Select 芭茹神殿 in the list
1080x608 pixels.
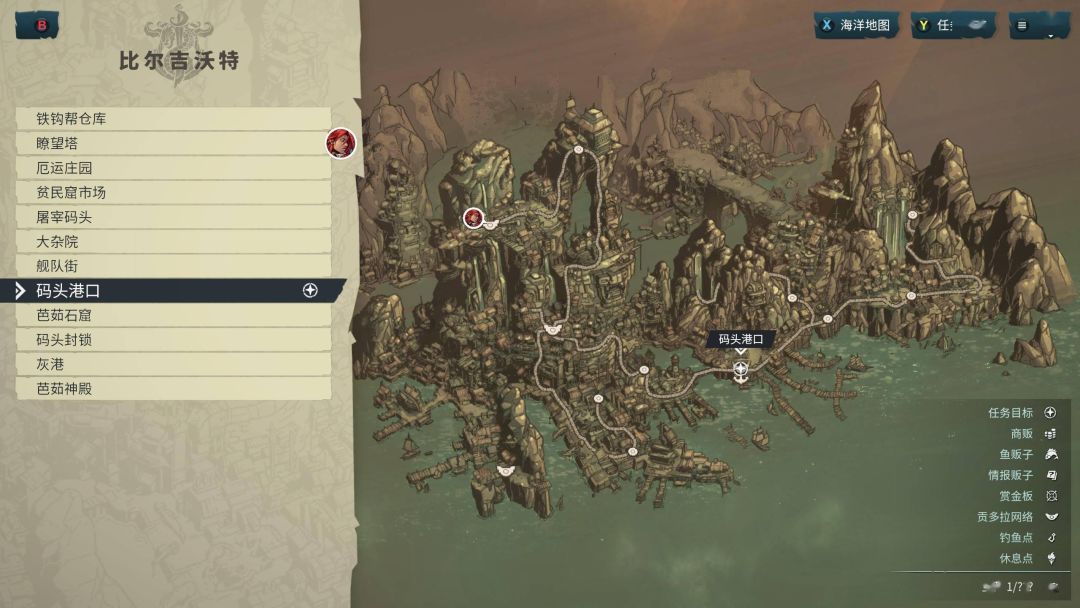(172, 388)
